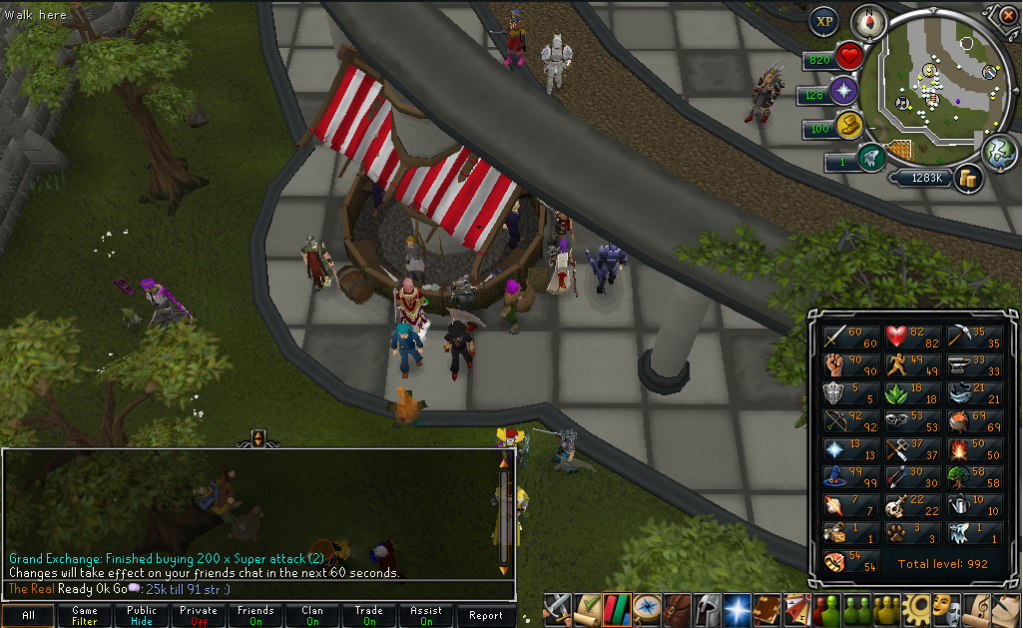This screenshot has height=628, width=1023.
Task: Open the combat styles crossed swords tab
Action: [557, 608]
